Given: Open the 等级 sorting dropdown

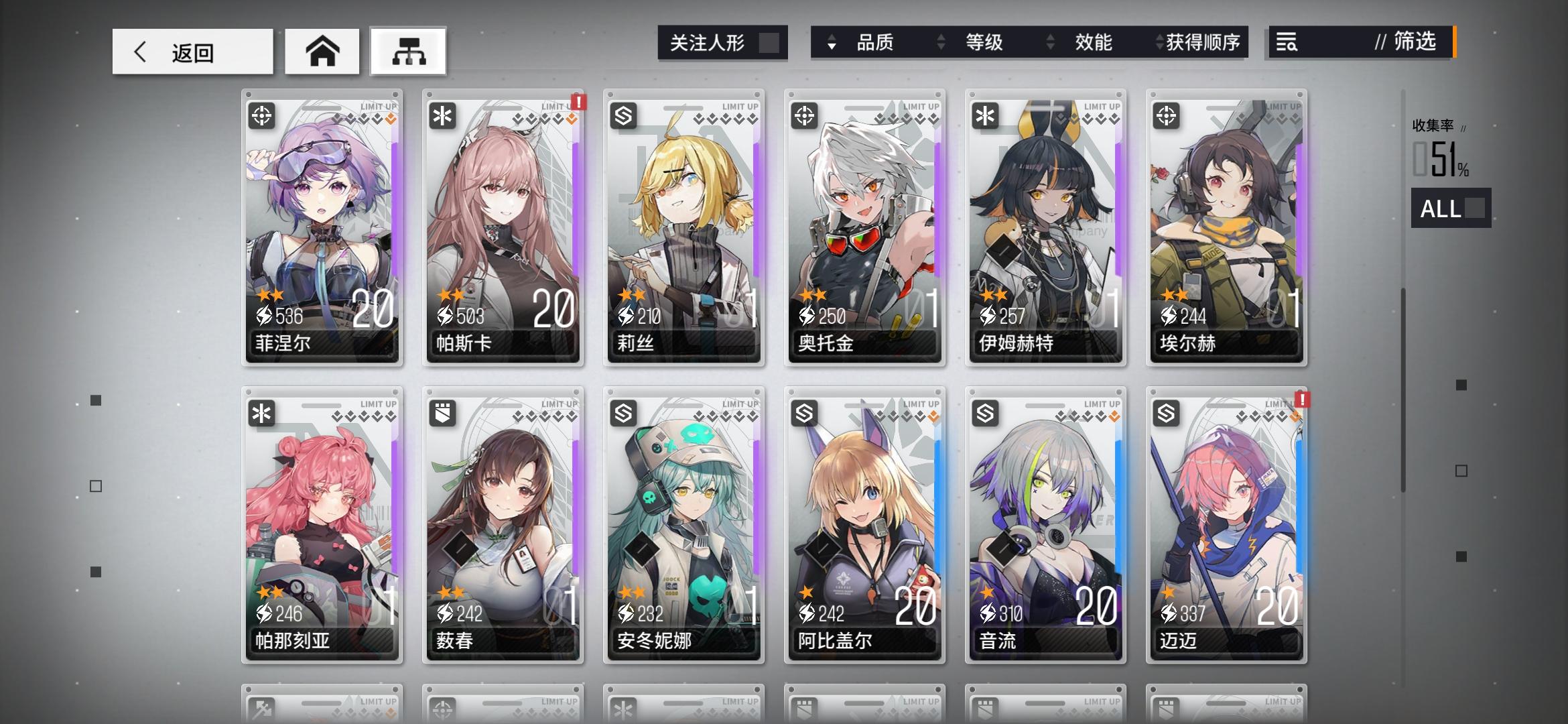Looking at the screenshot, I should tap(983, 42).
